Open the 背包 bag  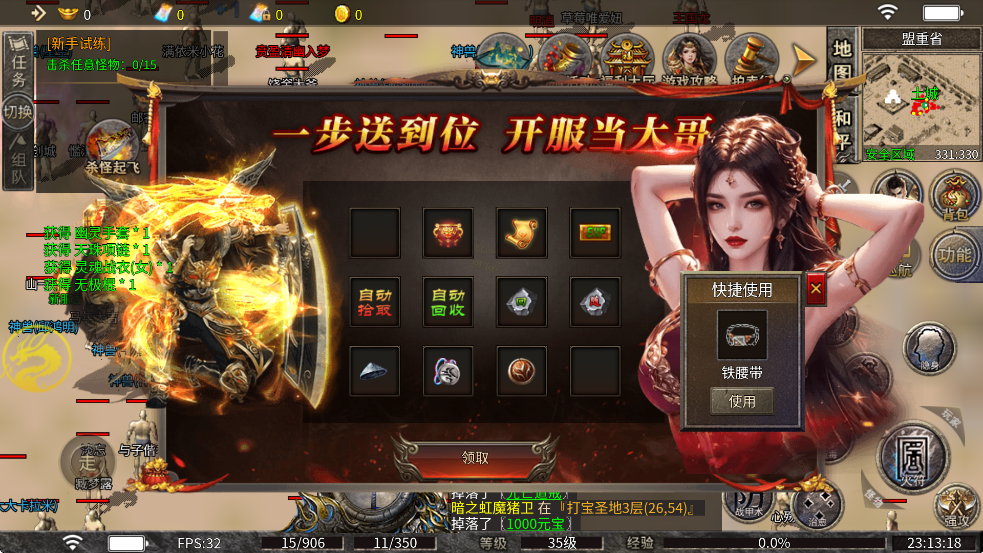click(955, 196)
